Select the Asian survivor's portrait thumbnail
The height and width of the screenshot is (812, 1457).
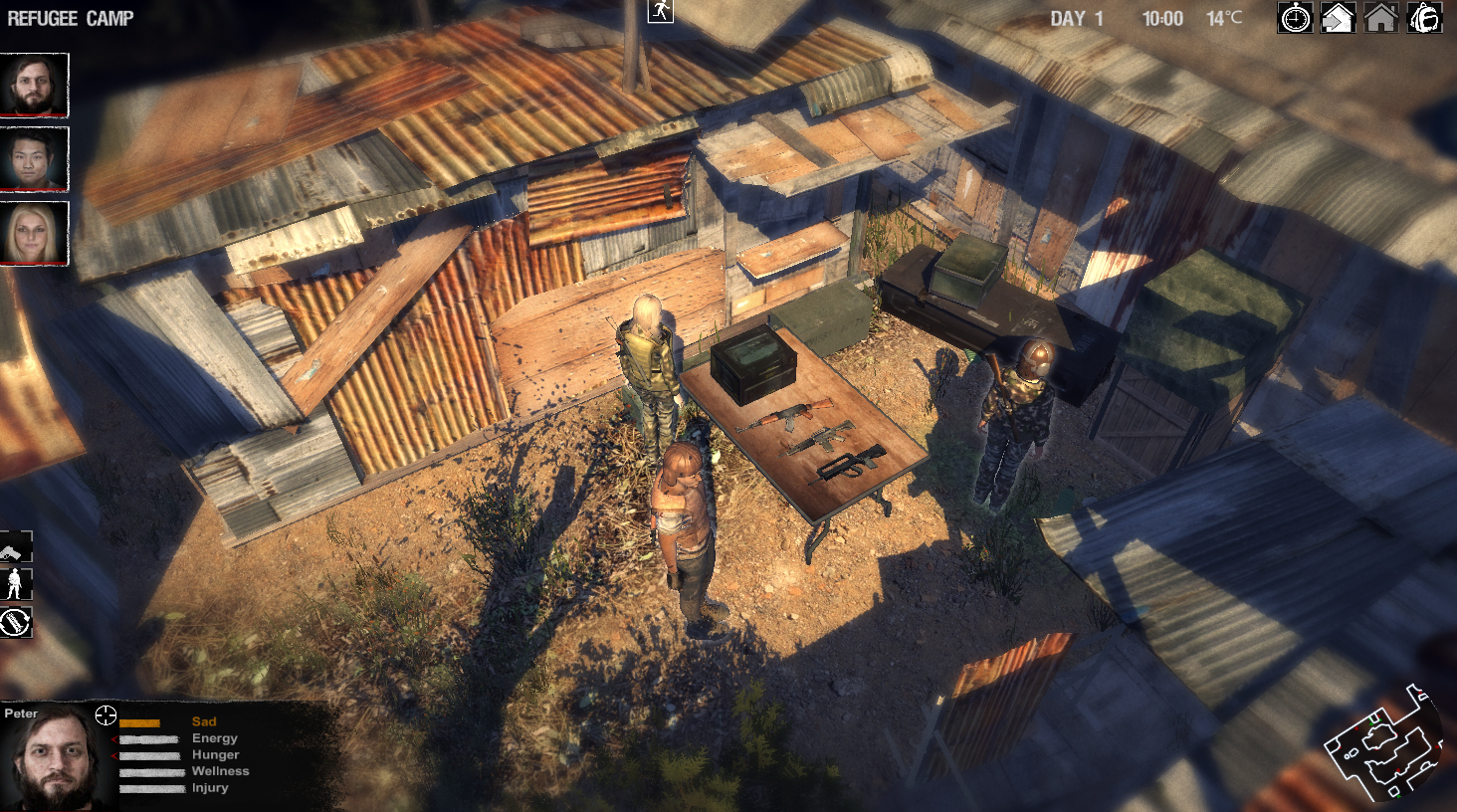click(x=35, y=159)
